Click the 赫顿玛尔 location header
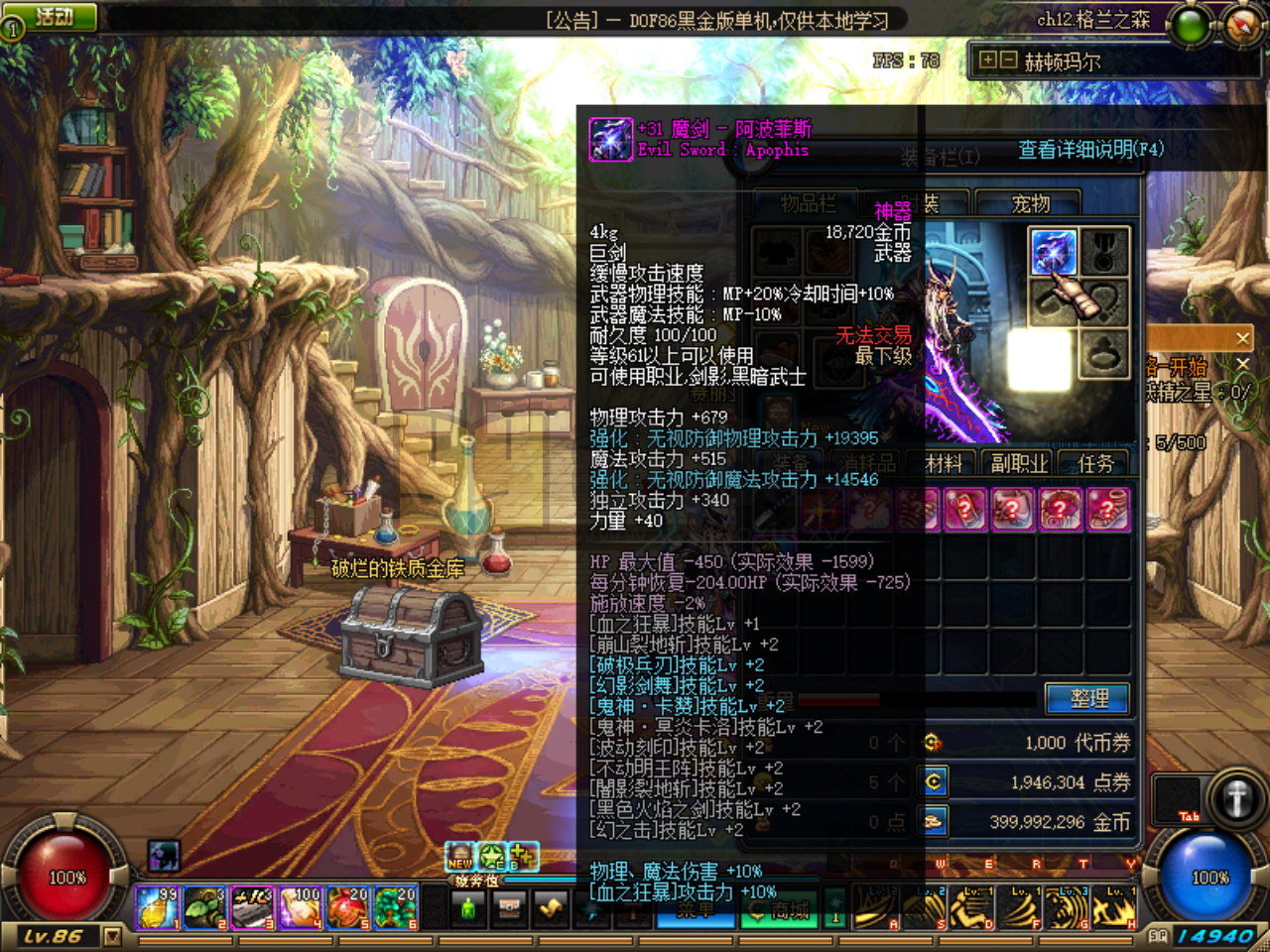 pyautogui.click(x=1062, y=61)
